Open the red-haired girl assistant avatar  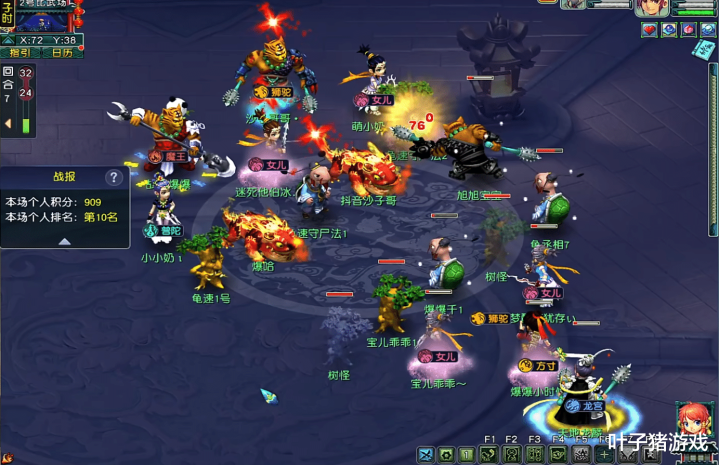[694, 420]
